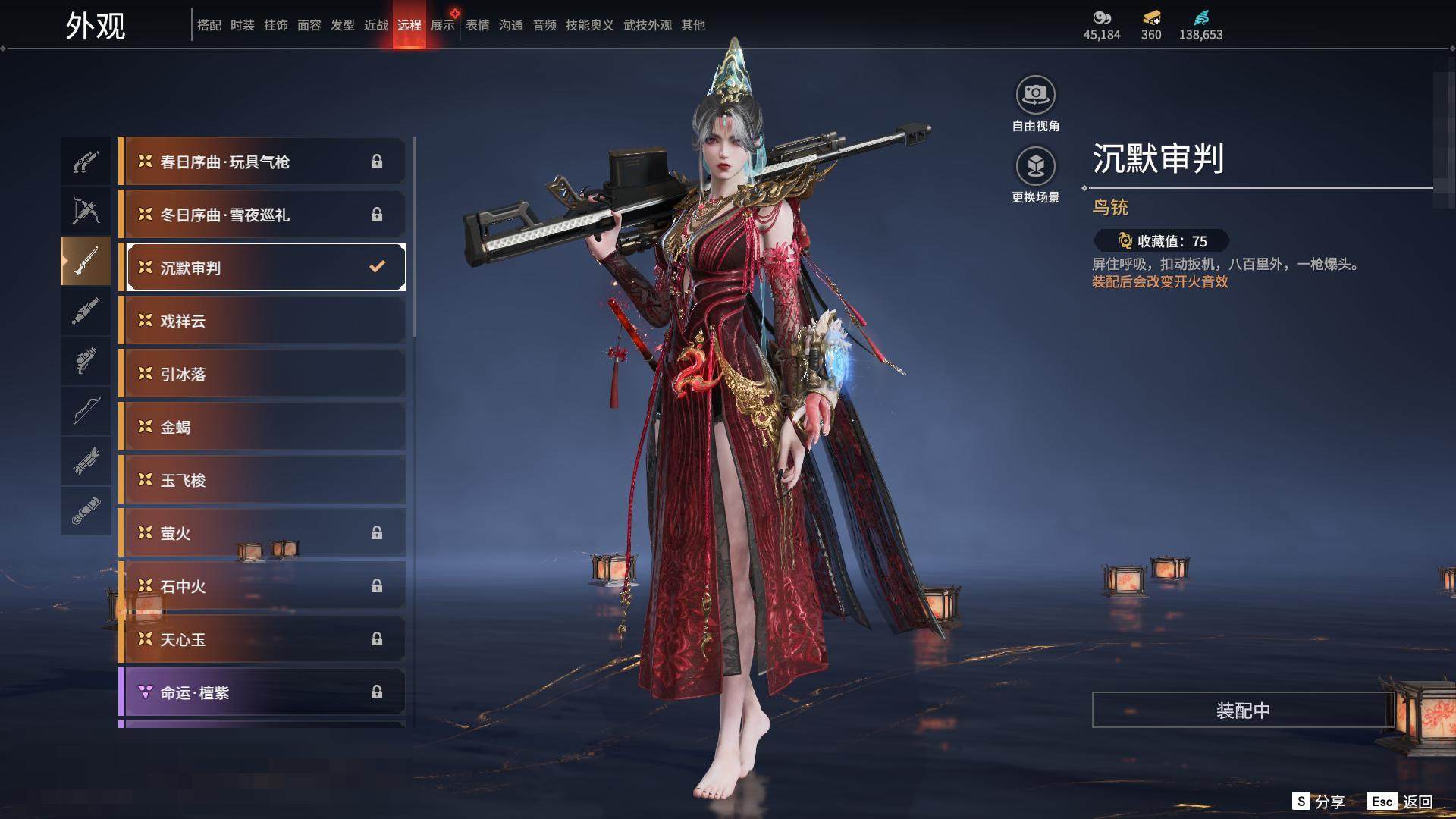Go to the 近战 tab

click(x=376, y=25)
